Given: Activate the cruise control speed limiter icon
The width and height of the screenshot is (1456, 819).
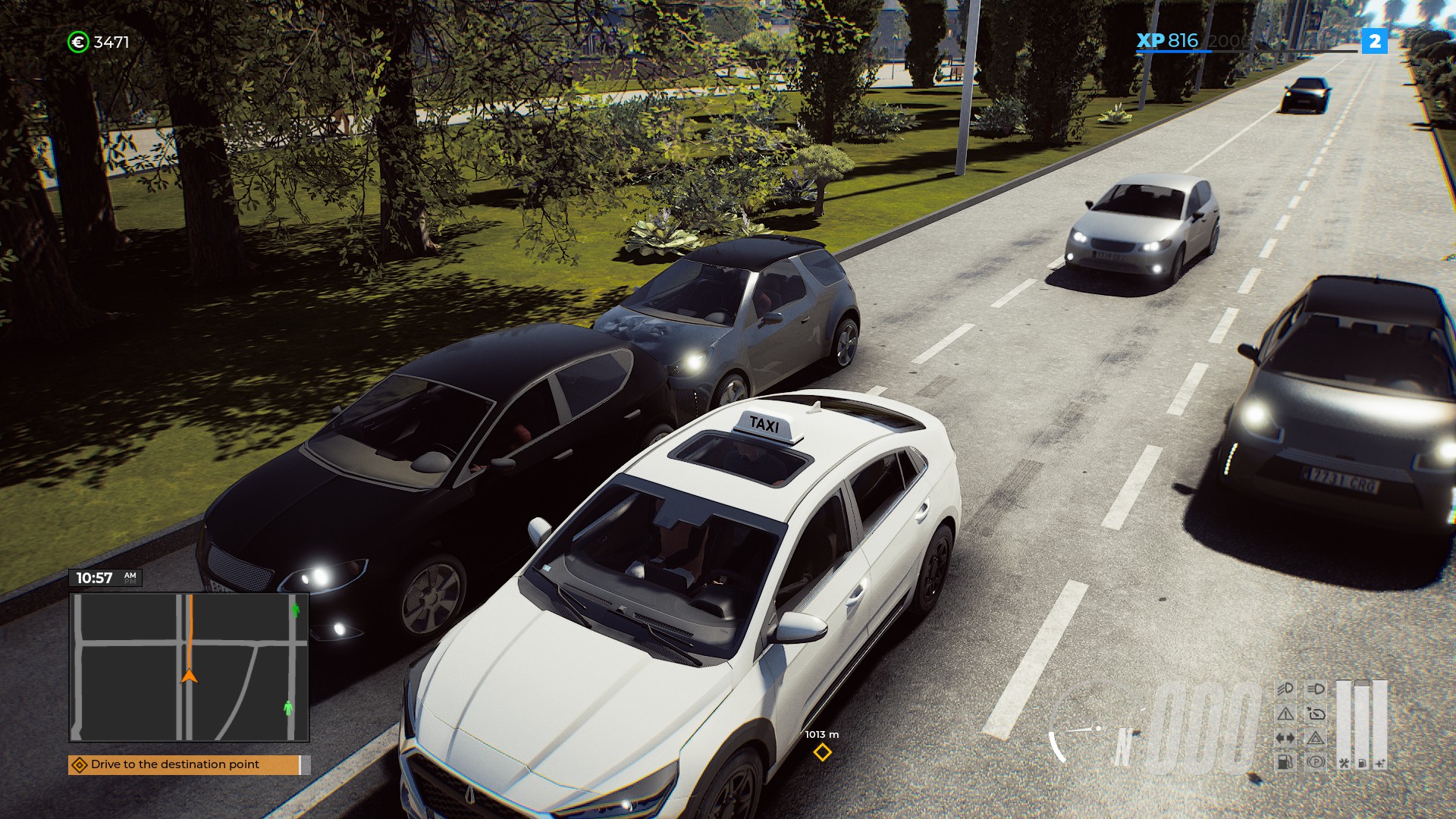Looking at the screenshot, I should tap(1316, 714).
